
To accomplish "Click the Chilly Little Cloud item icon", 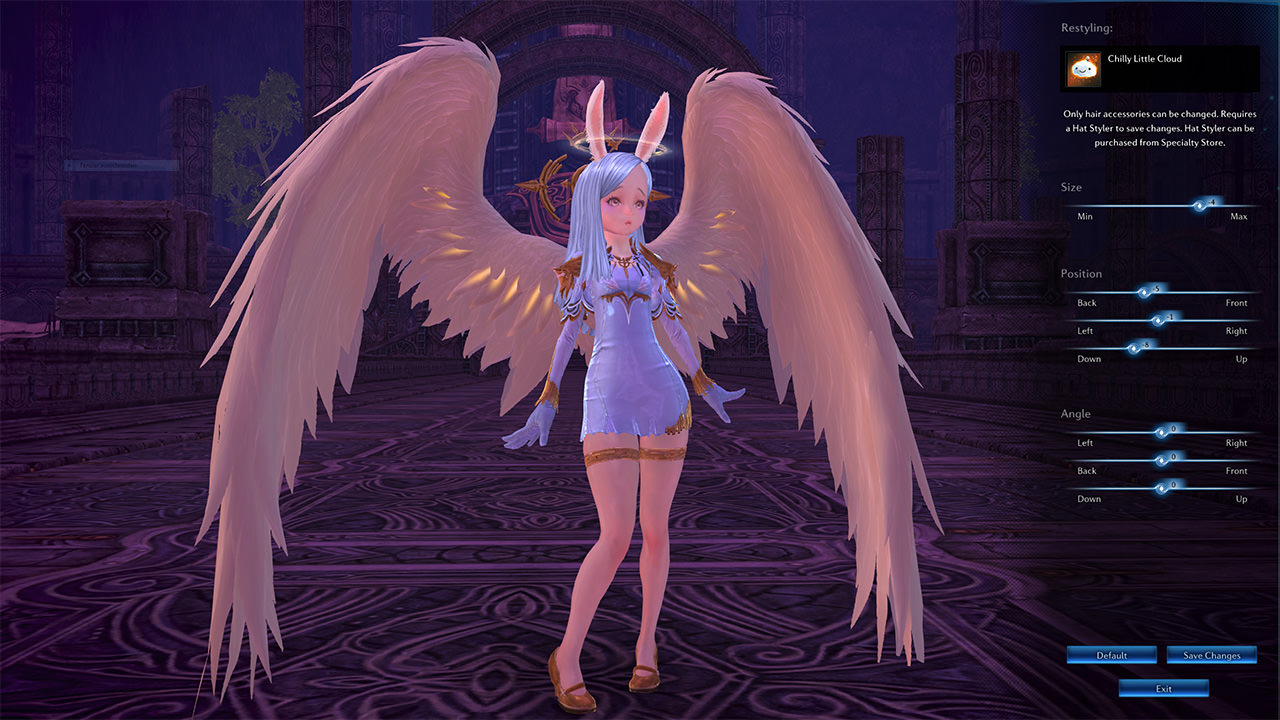I will [1087, 66].
